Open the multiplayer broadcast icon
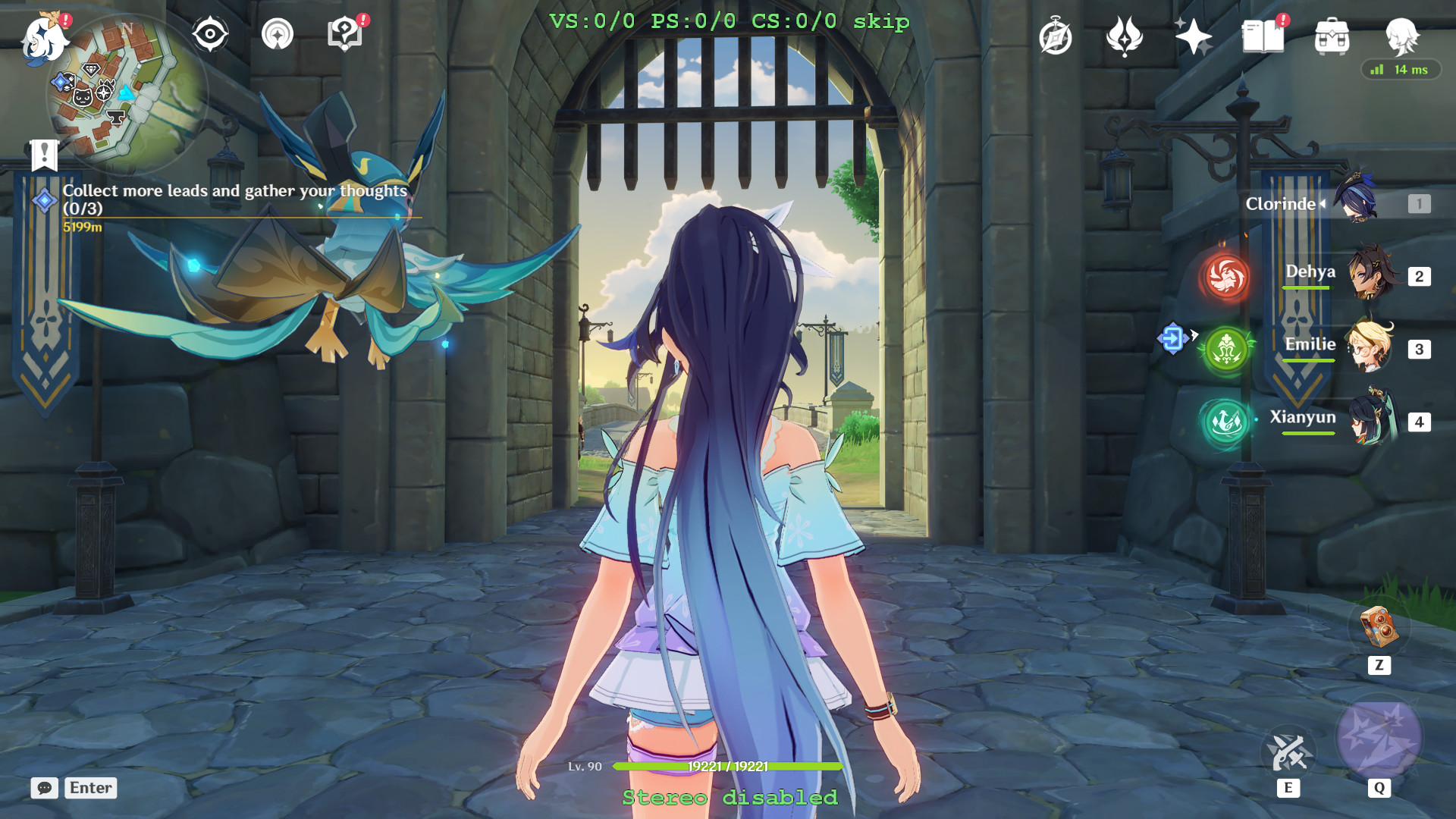The image size is (1456, 819). pyautogui.click(x=278, y=34)
